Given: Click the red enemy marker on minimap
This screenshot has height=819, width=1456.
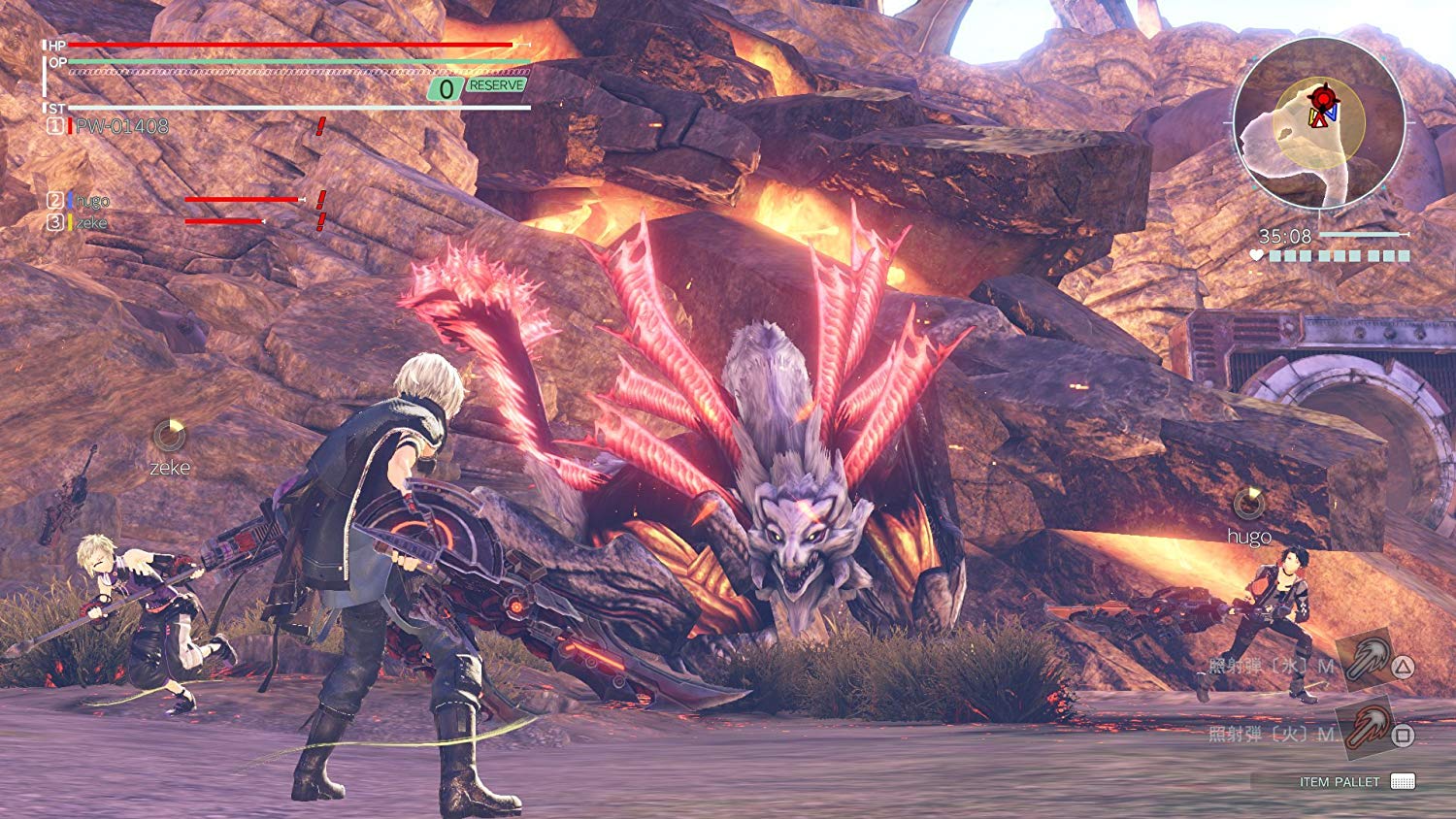Looking at the screenshot, I should click(x=1321, y=98).
